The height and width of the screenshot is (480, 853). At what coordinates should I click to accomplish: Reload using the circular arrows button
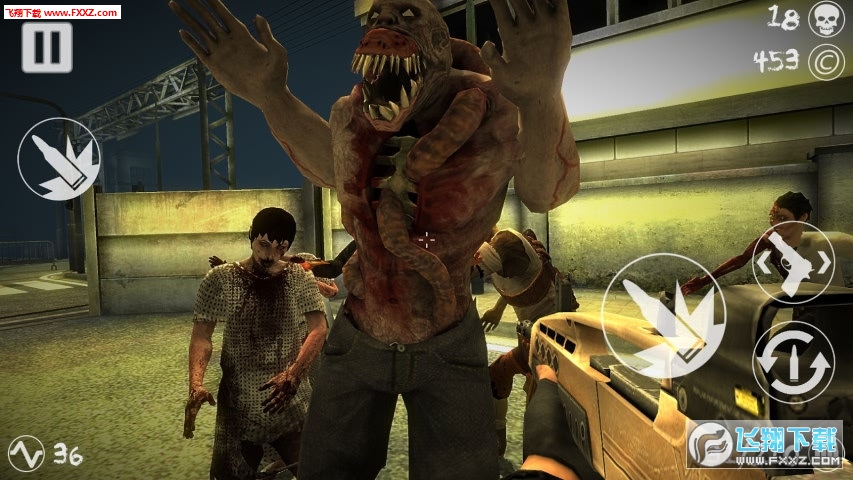tap(793, 361)
